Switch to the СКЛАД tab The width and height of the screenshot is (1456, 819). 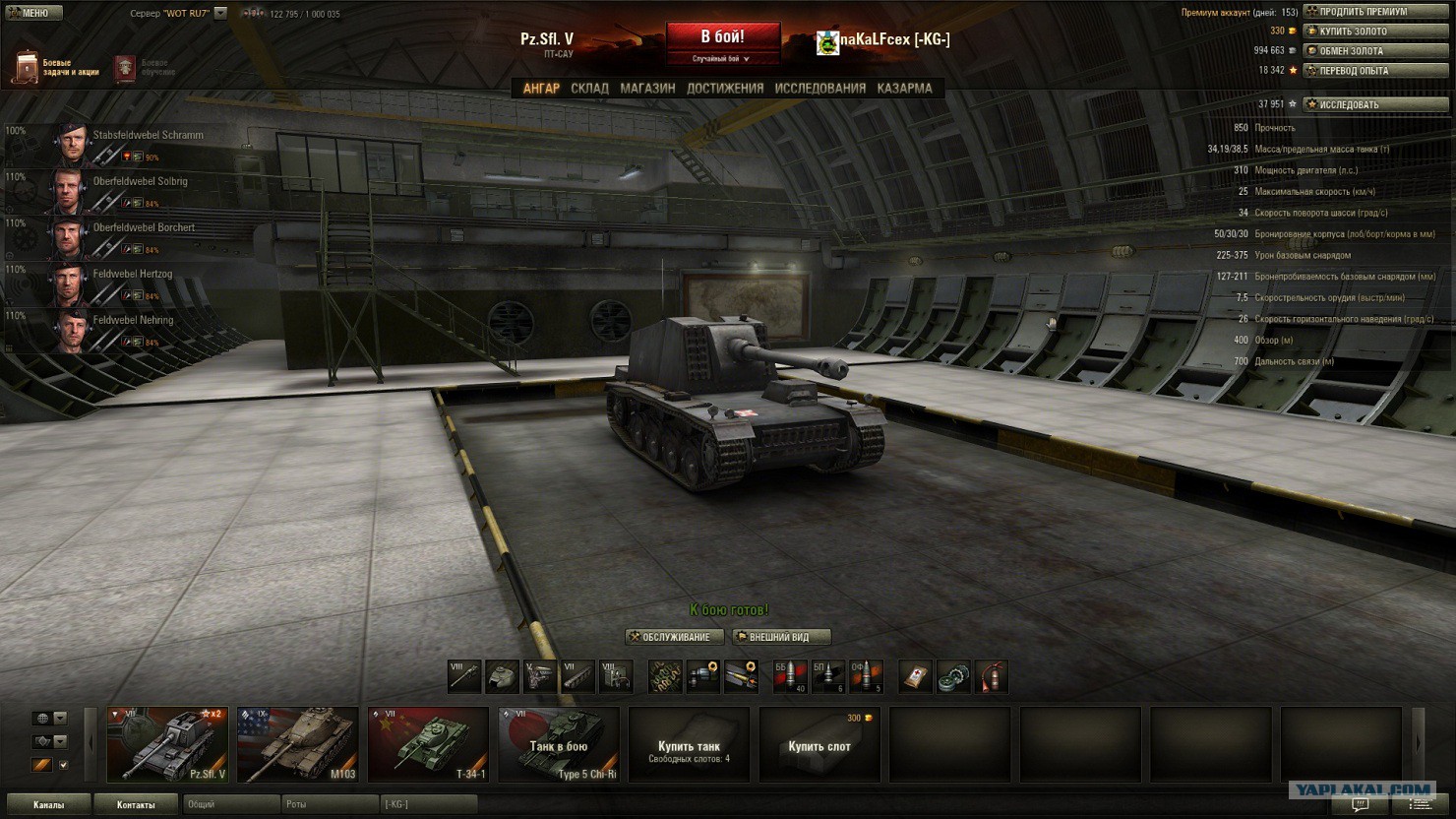tap(589, 89)
